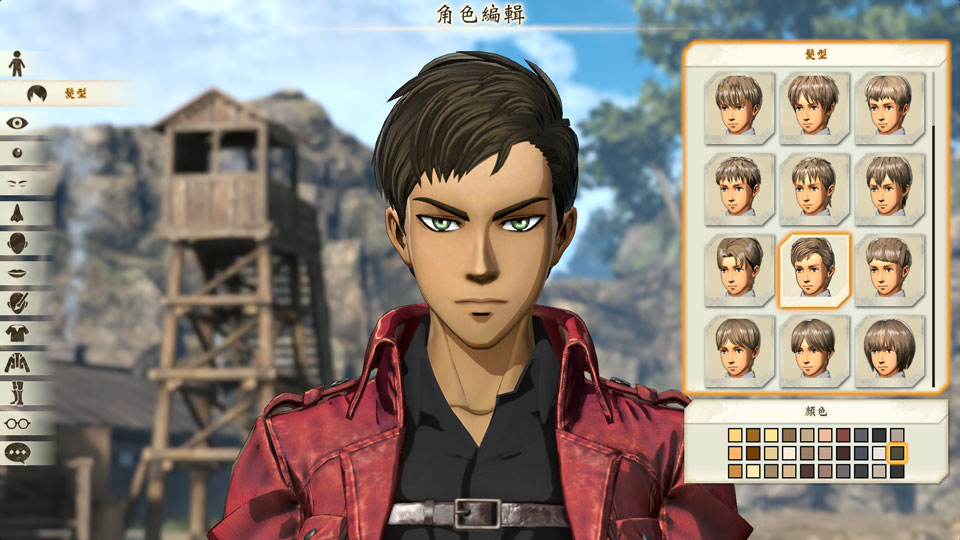
Task: Open the glasses accessory category
Action: (17, 422)
